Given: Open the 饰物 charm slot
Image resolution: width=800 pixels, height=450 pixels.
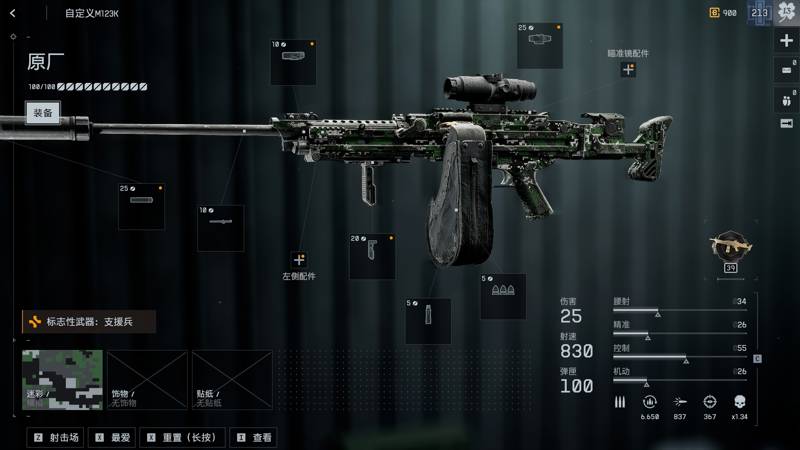Looking at the screenshot, I should pyautogui.click(x=147, y=379).
